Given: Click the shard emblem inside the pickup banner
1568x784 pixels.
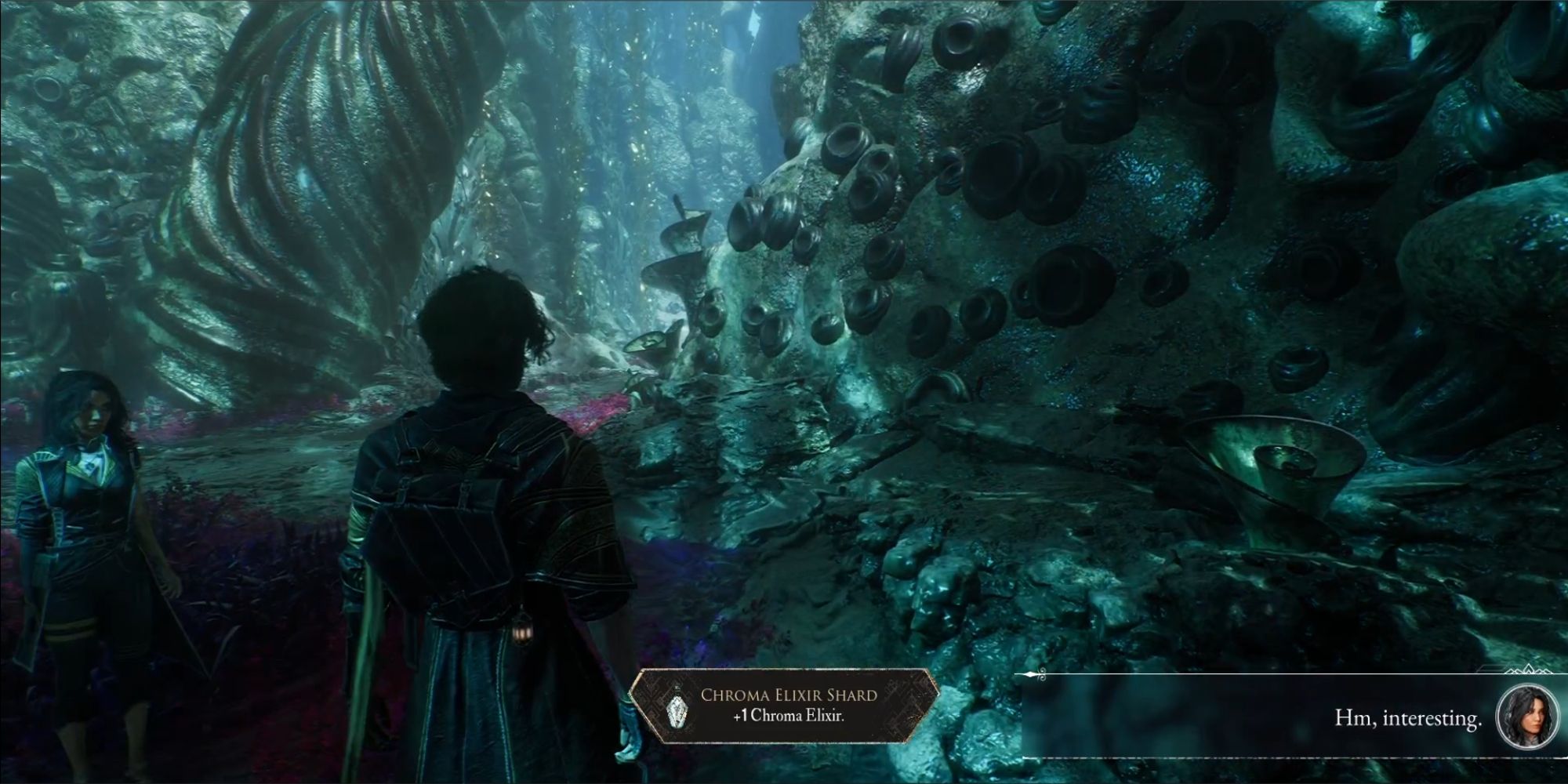Looking at the screenshot, I should (677, 712).
